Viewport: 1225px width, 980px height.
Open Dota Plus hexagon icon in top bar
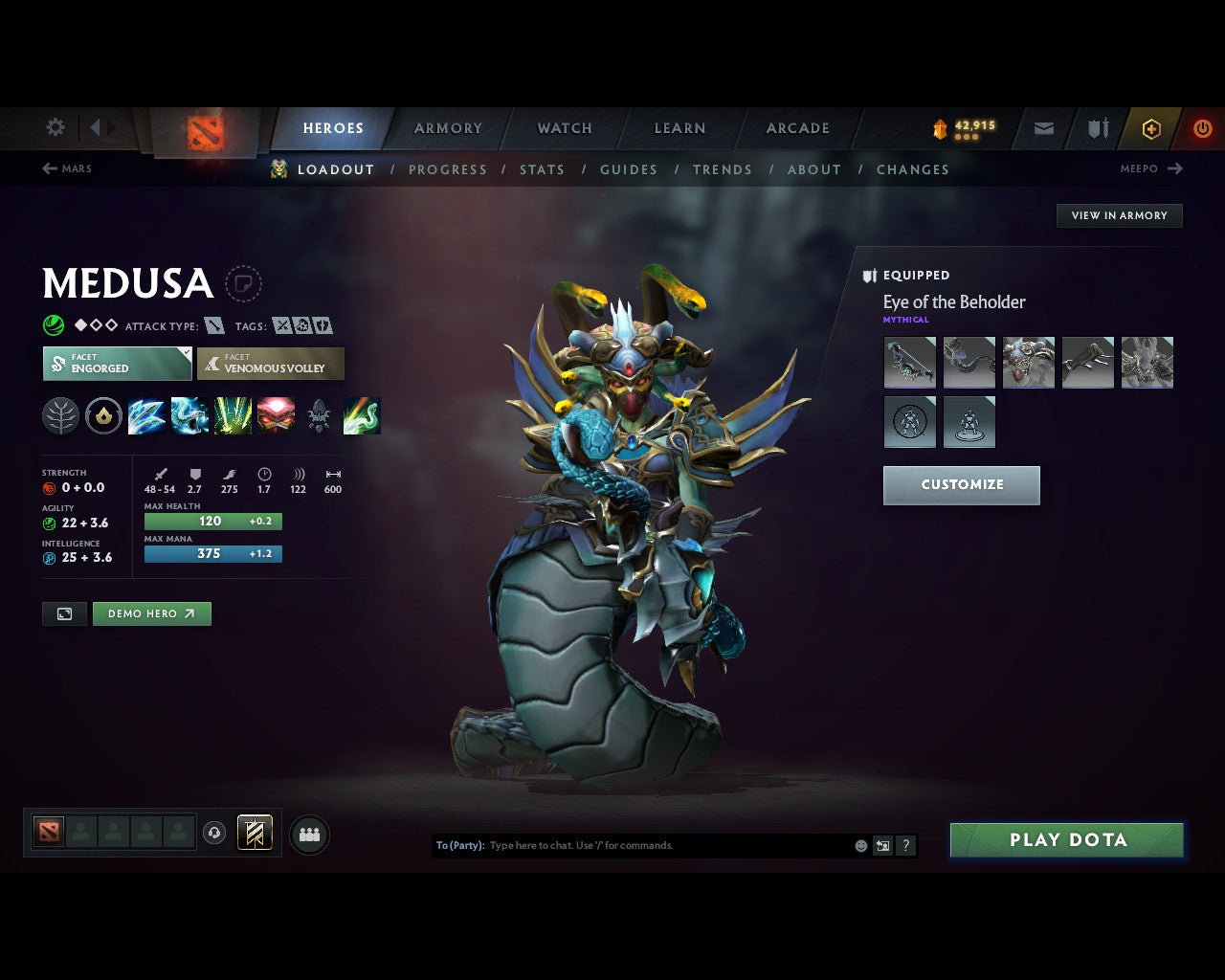(1151, 127)
